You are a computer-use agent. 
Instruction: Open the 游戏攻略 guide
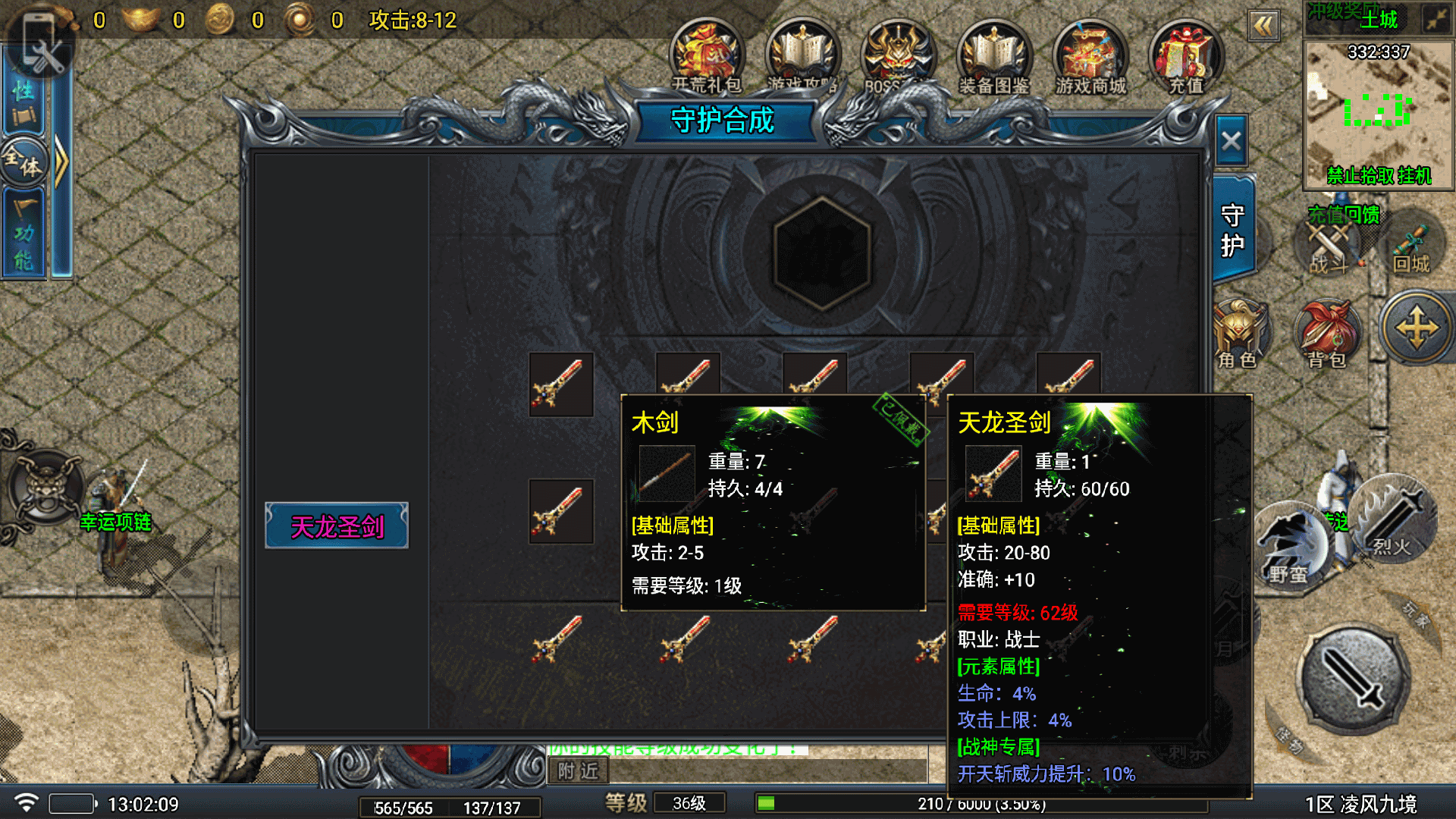(x=802, y=56)
